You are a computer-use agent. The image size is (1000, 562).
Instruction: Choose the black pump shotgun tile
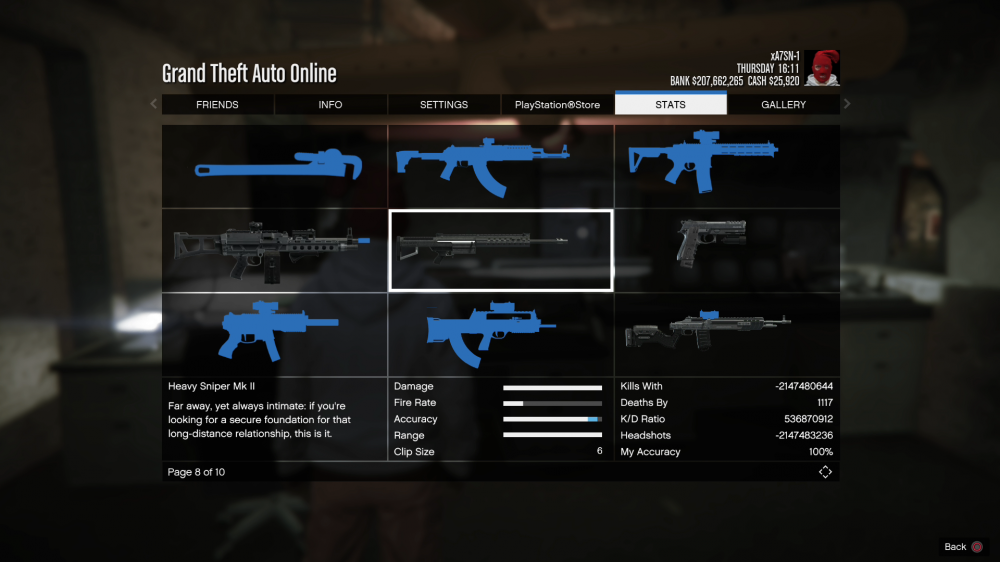[726, 334]
